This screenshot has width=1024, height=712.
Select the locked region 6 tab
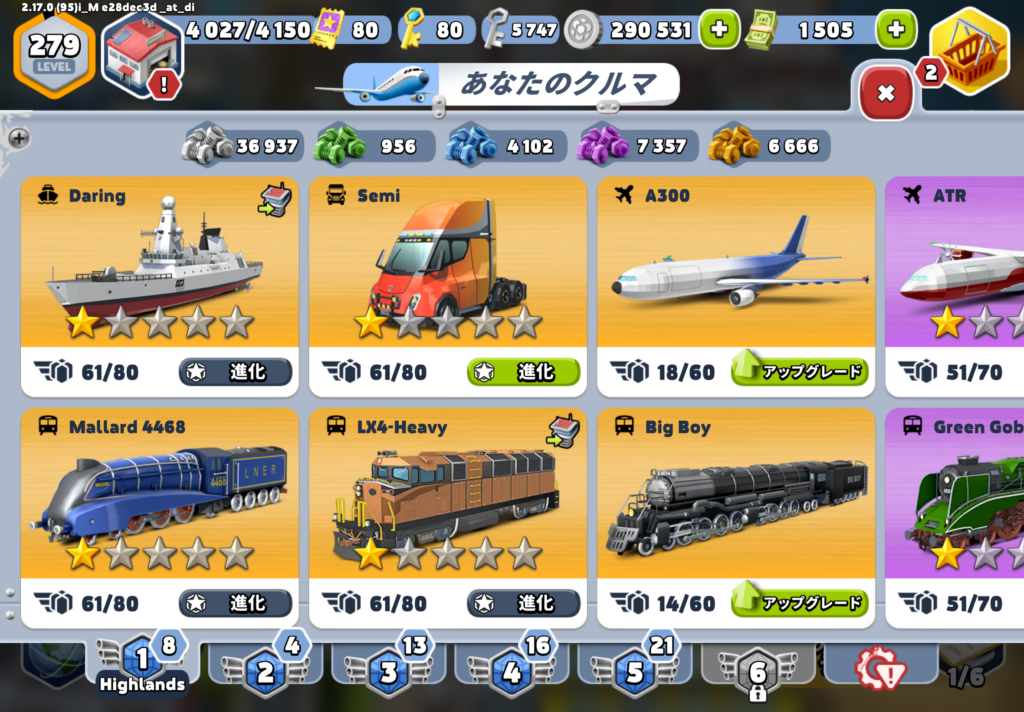758,668
